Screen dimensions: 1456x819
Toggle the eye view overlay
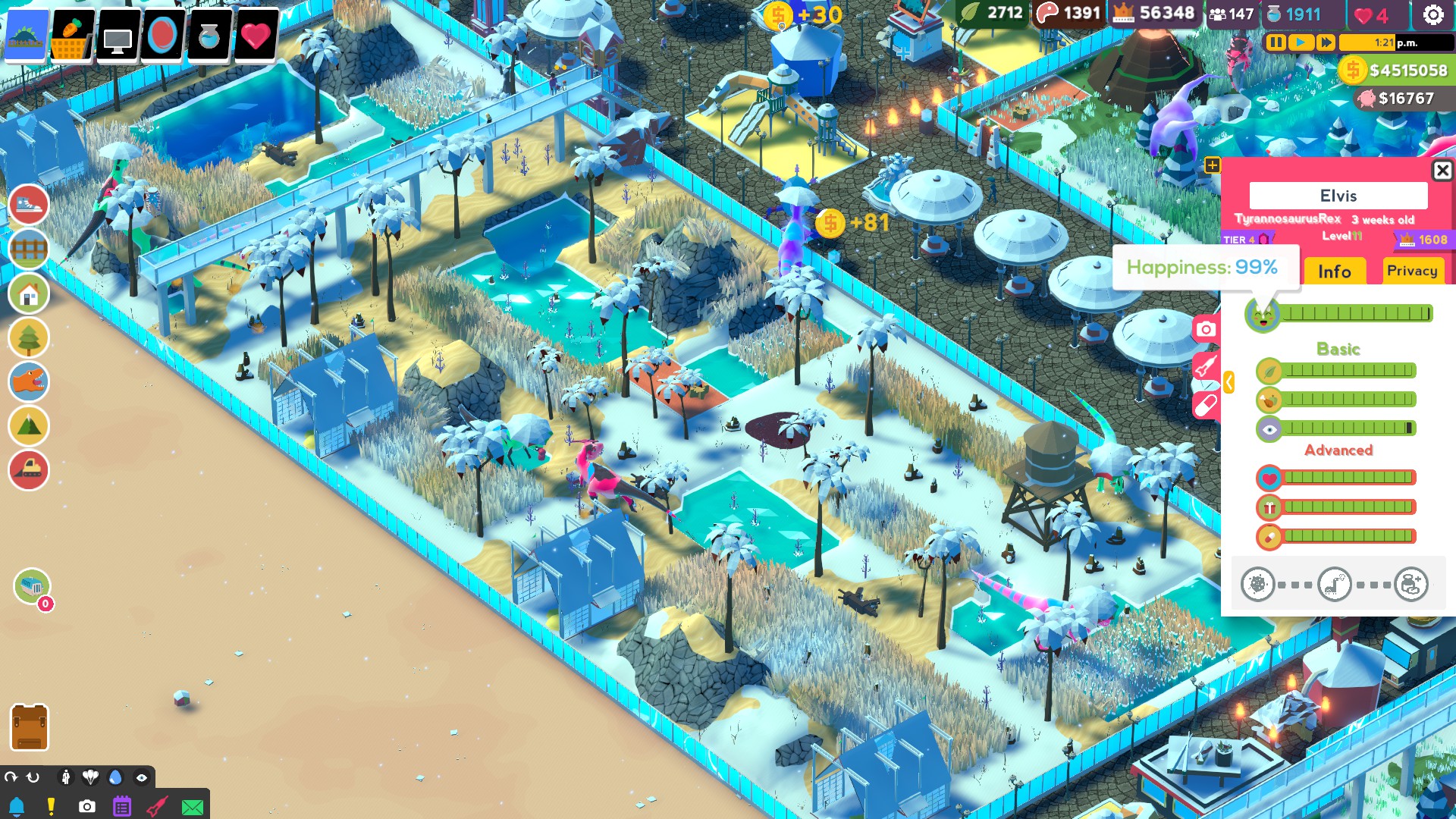tap(143, 777)
